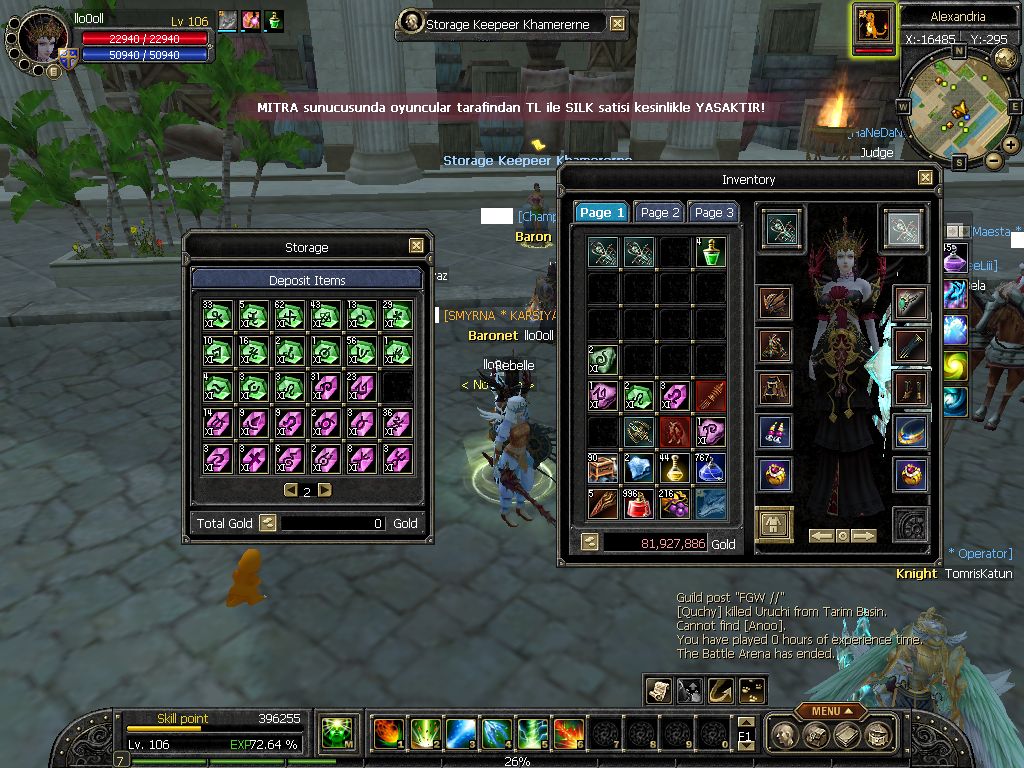Go to the previous storage page

290,490
